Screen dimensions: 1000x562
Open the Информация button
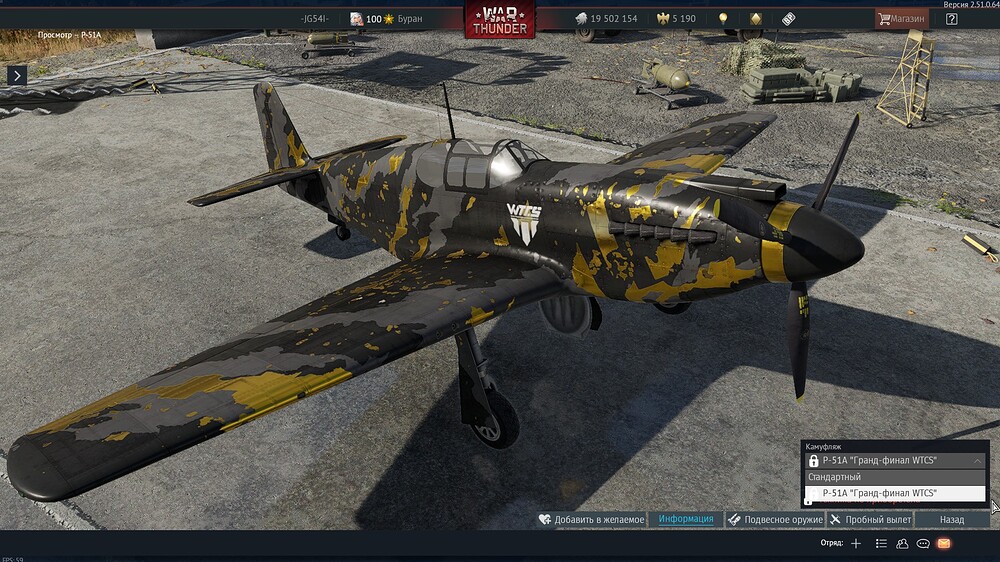coord(686,520)
